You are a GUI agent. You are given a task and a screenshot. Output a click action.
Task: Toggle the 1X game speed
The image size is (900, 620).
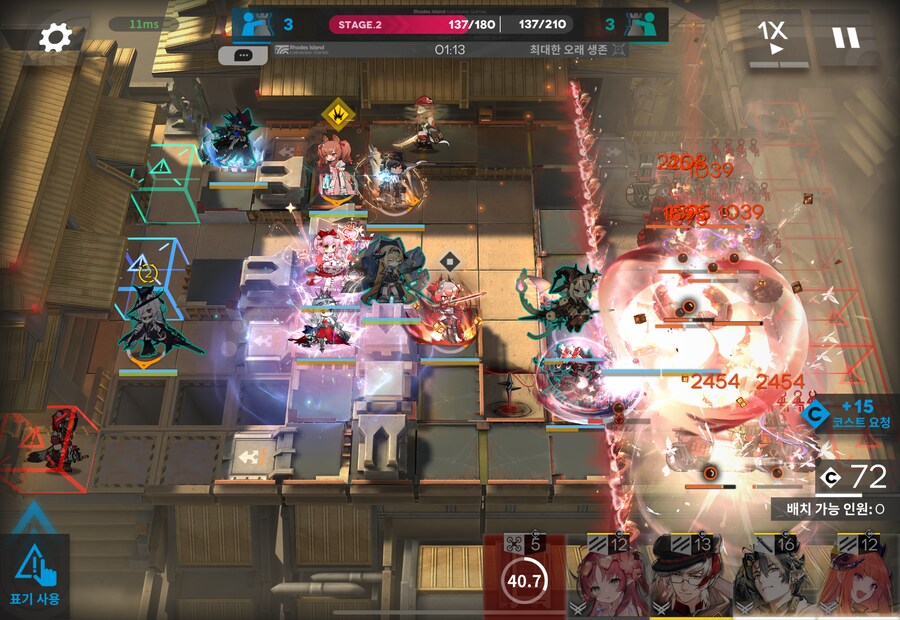(771, 38)
